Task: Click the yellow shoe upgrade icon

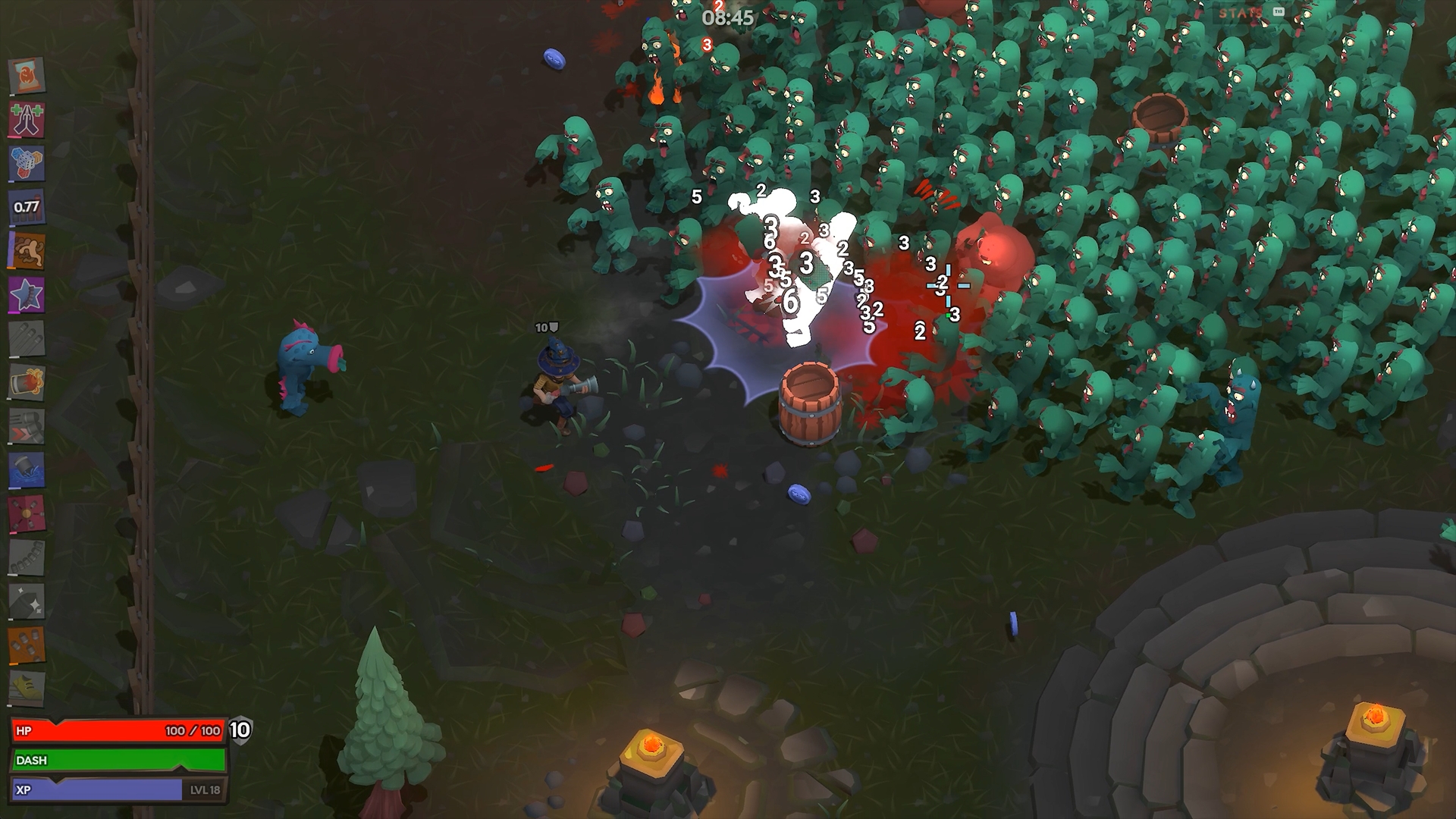Action: pos(27,689)
